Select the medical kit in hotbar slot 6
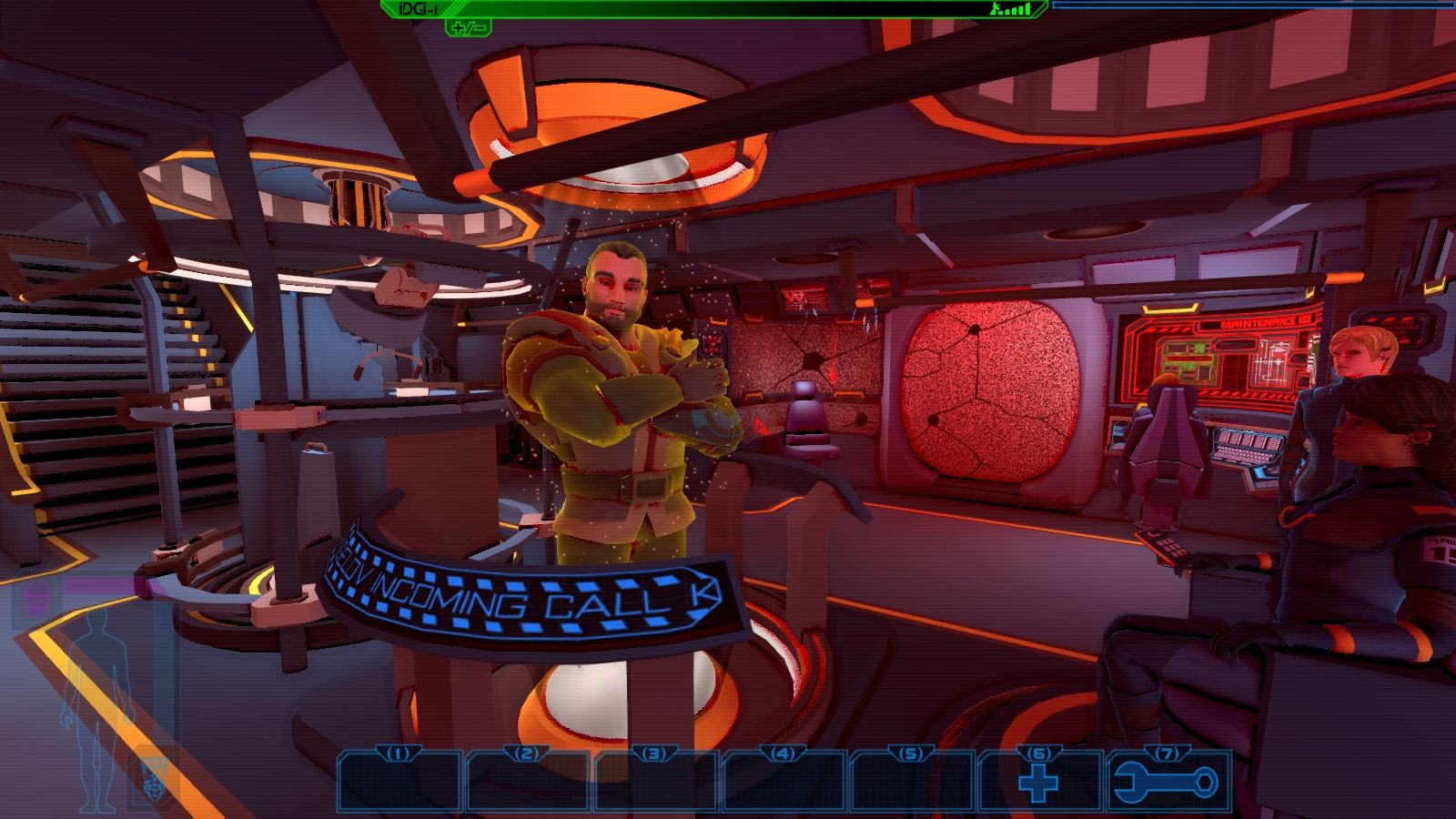Viewport: 1456px width, 819px height. point(1039,784)
